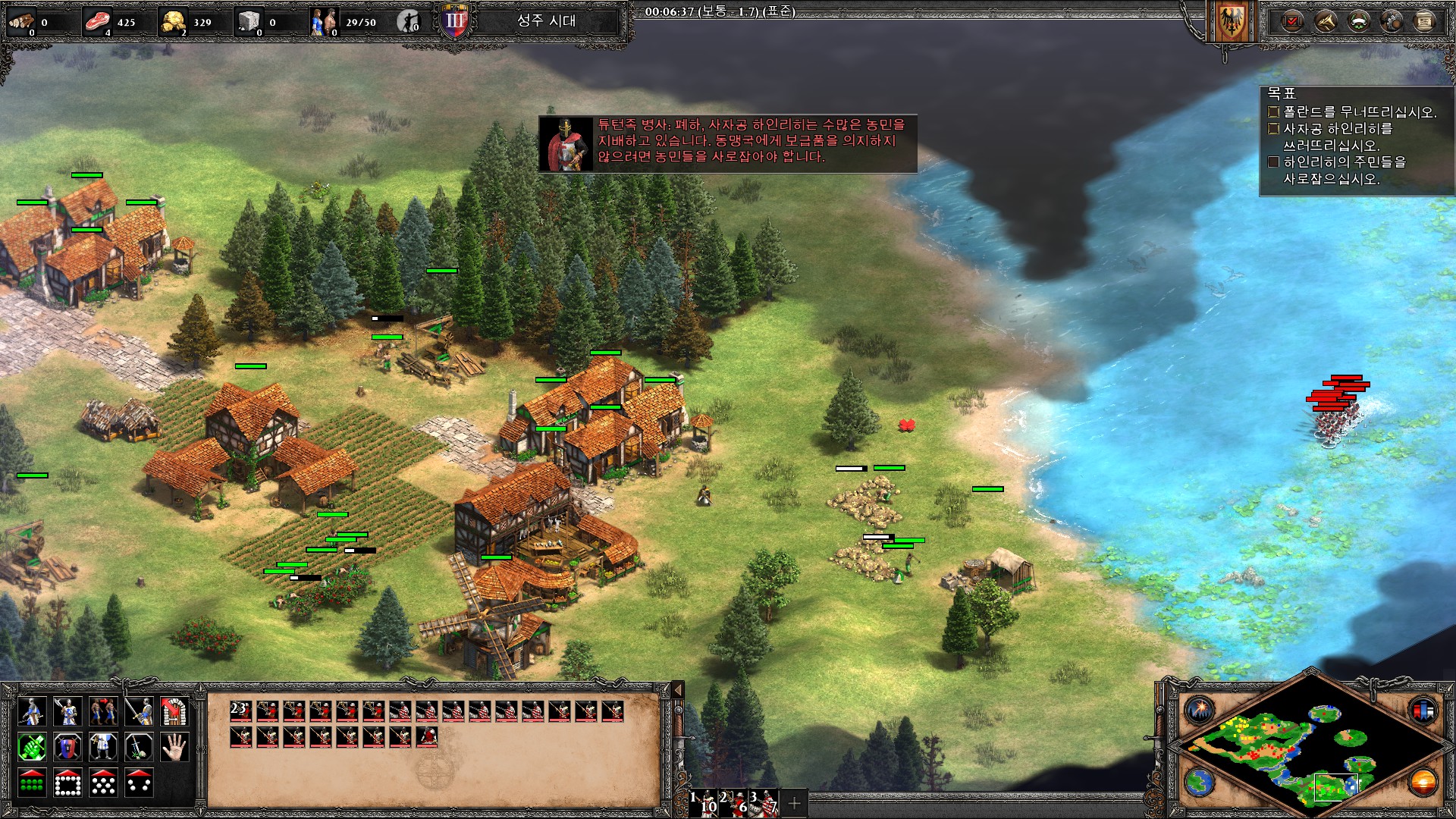Select the staggered formation icon
Screen dimensions: 1456x819
click(103, 783)
